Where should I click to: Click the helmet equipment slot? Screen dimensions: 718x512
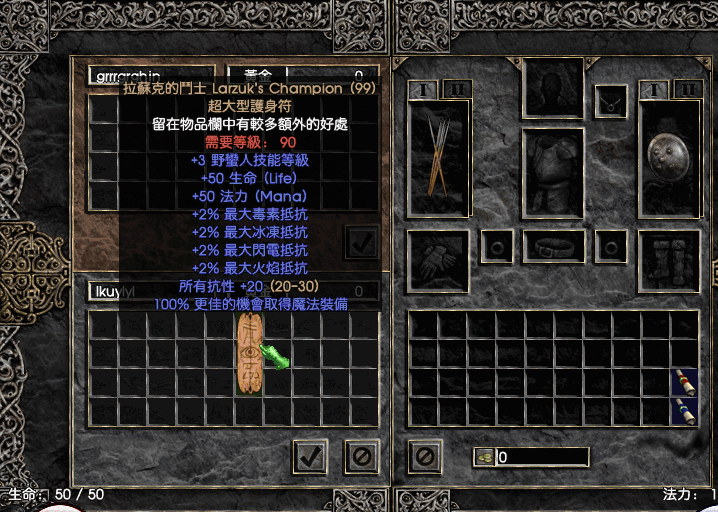tap(553, 88)
